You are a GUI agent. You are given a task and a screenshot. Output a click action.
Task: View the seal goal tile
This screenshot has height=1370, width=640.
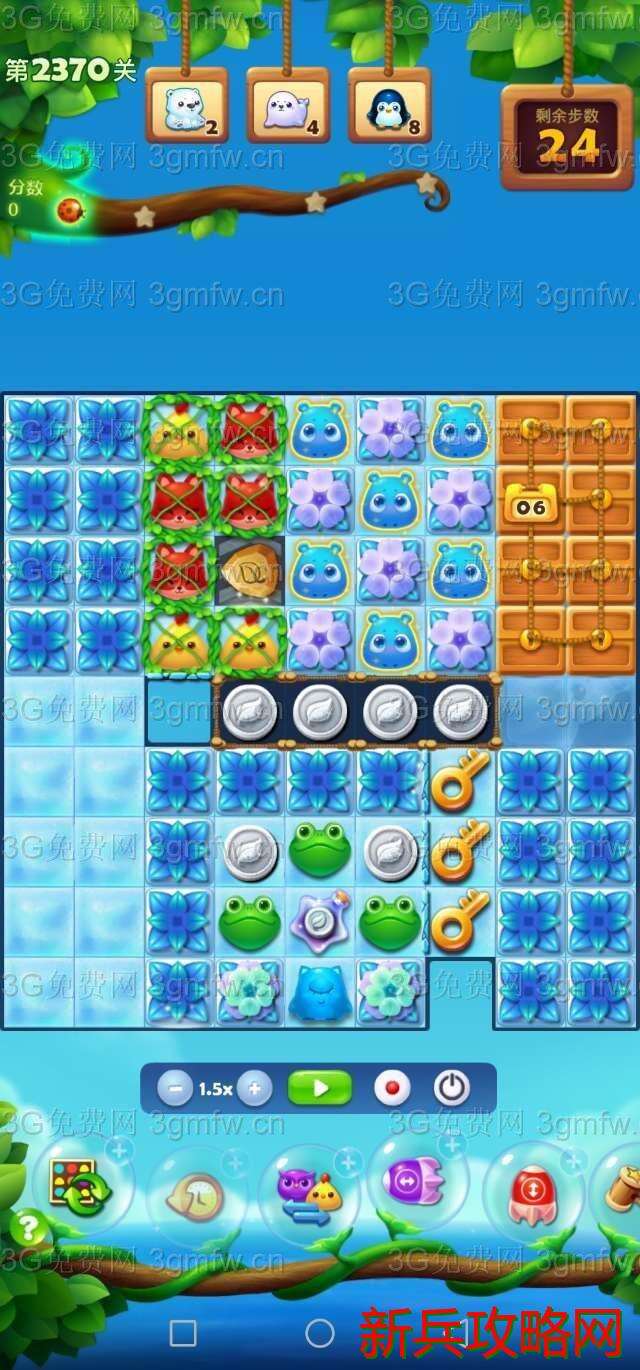[x=288, y=107]
